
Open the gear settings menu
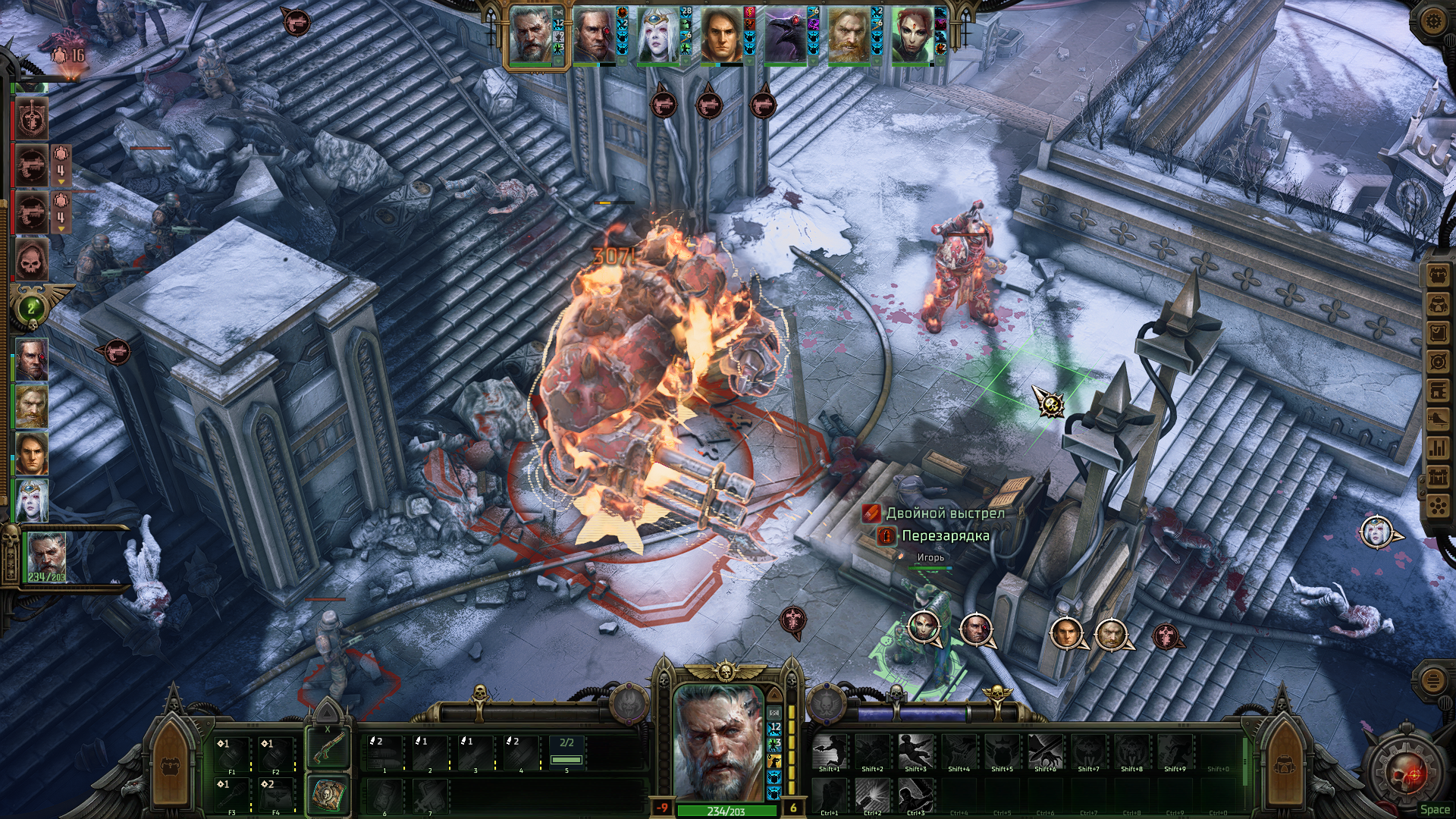(x=1432, y=20)
